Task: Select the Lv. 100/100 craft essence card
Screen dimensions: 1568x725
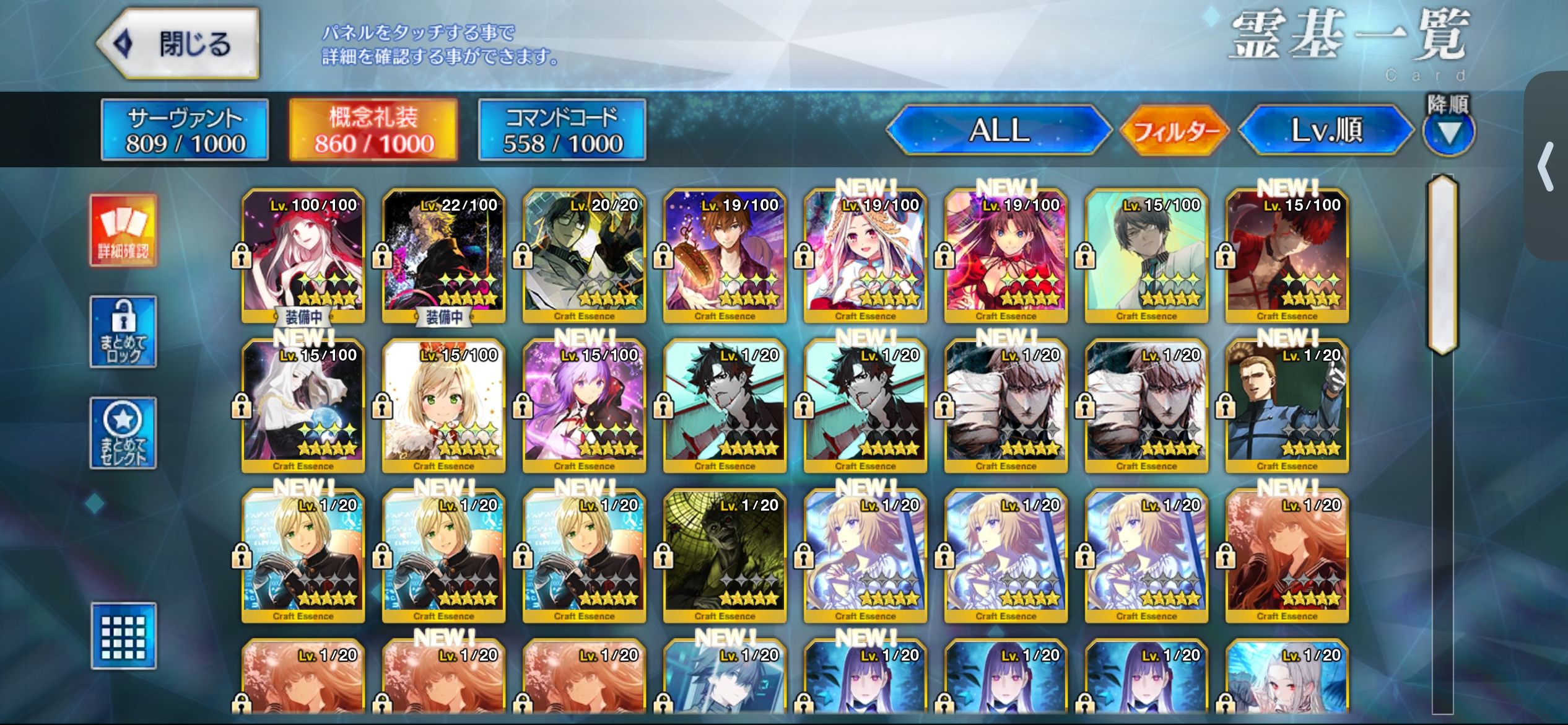Action: [x=303, y=254]
